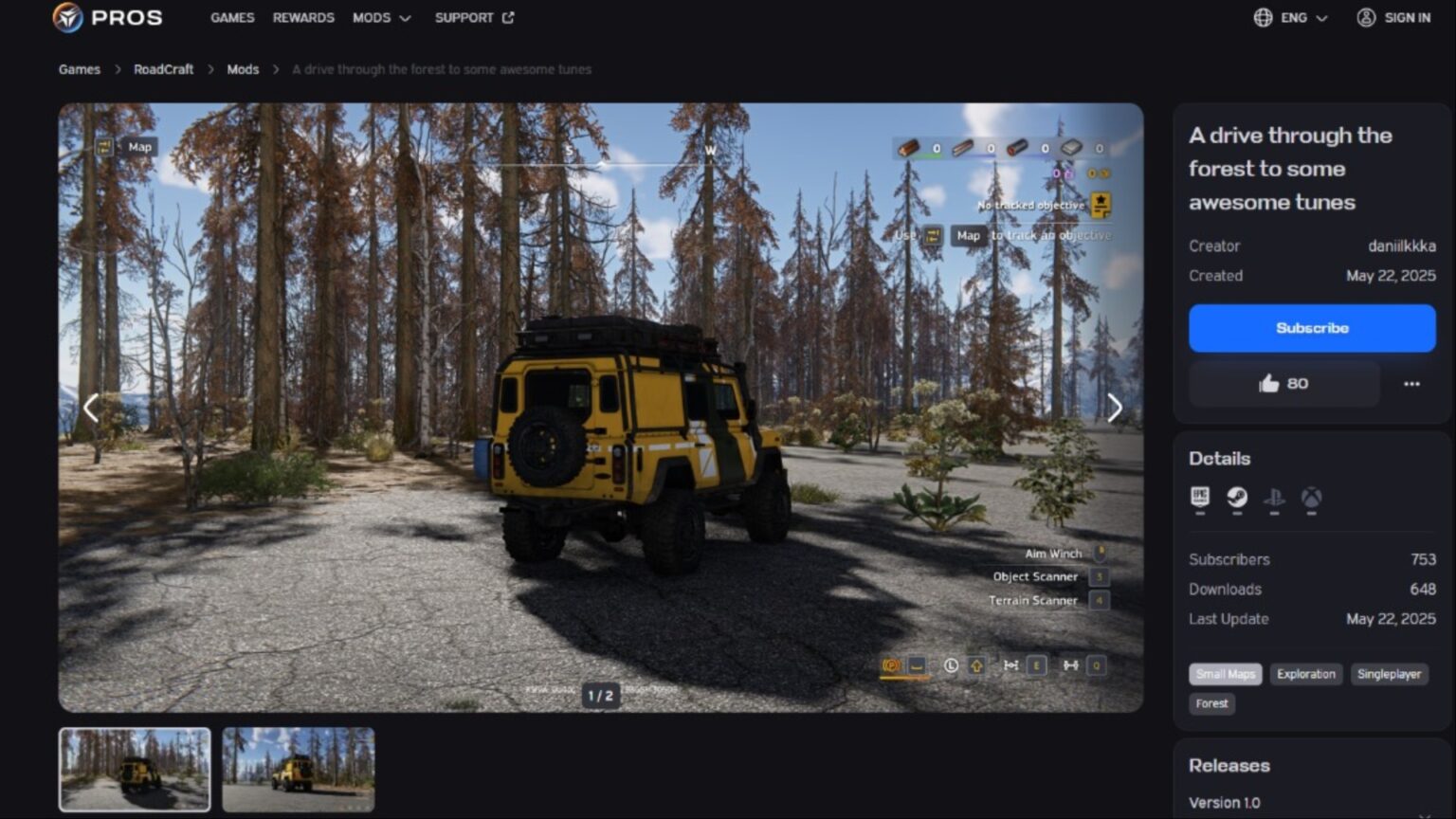Open the GAMES menu item
The width and height of the screenshot is (1456, 819).
(x=232, y=17)
